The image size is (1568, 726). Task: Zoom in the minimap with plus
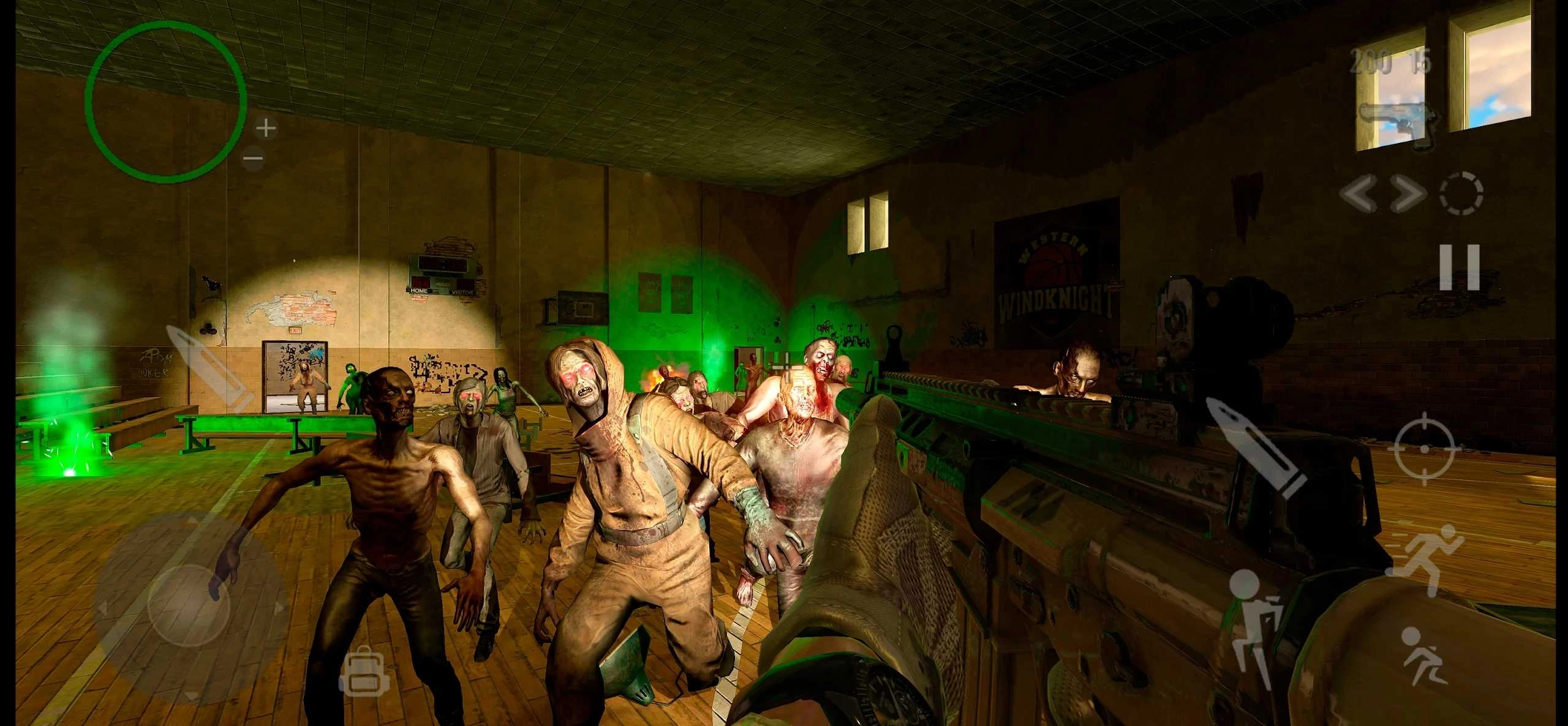pyautogui.click(x=266, y=129)
